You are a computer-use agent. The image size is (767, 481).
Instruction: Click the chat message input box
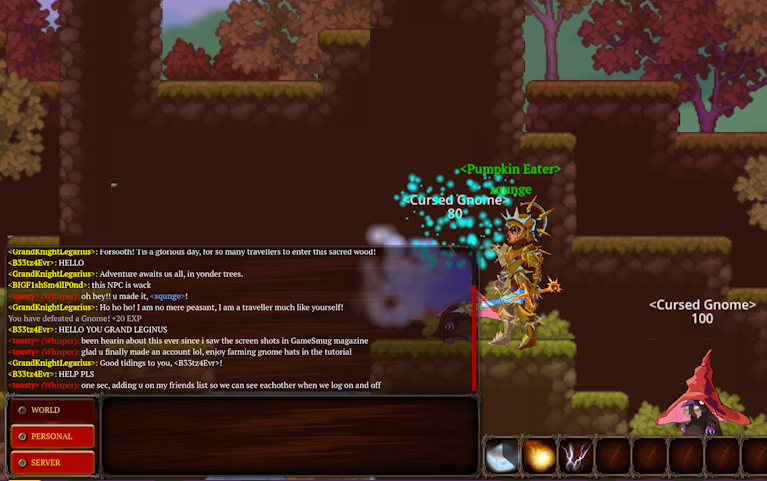pyautogui.click(x=288, y=436)
